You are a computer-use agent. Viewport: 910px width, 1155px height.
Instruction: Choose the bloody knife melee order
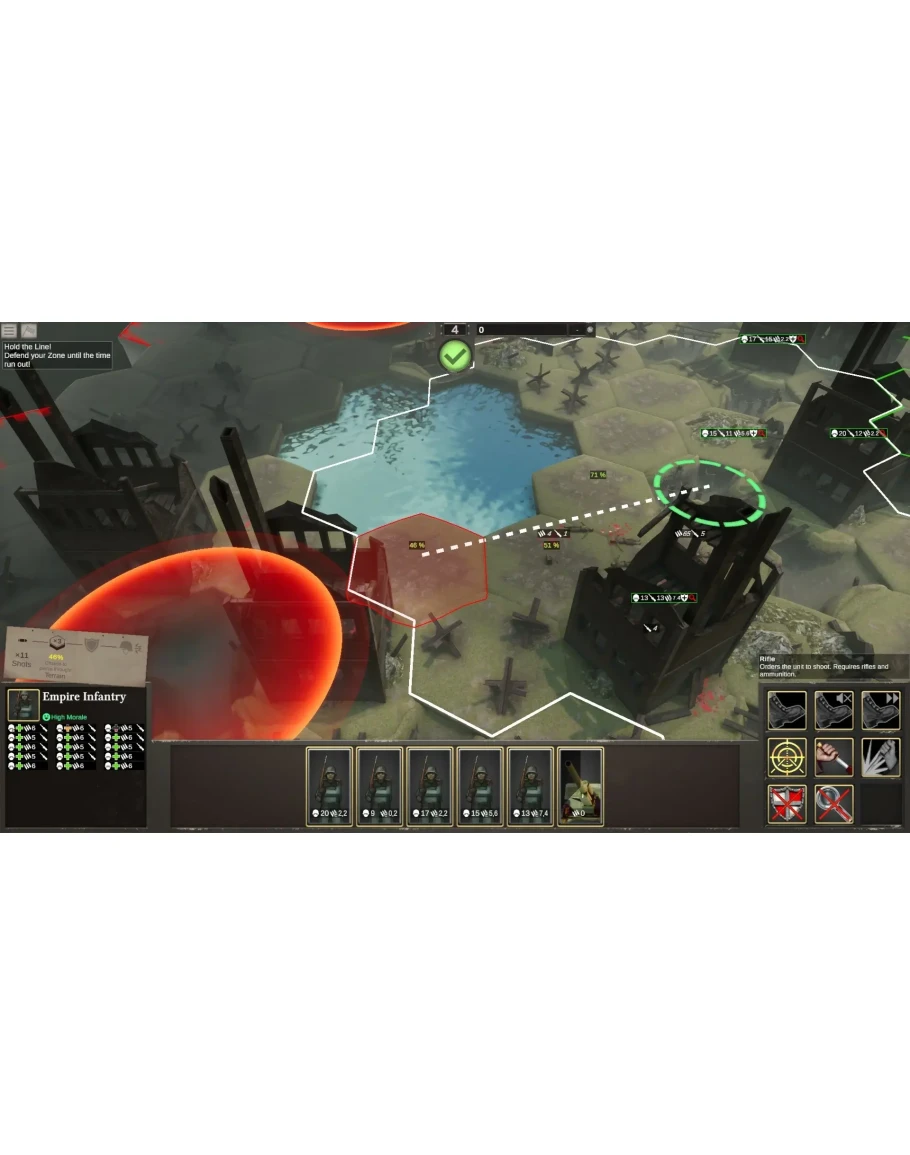[x=833, y=757]
